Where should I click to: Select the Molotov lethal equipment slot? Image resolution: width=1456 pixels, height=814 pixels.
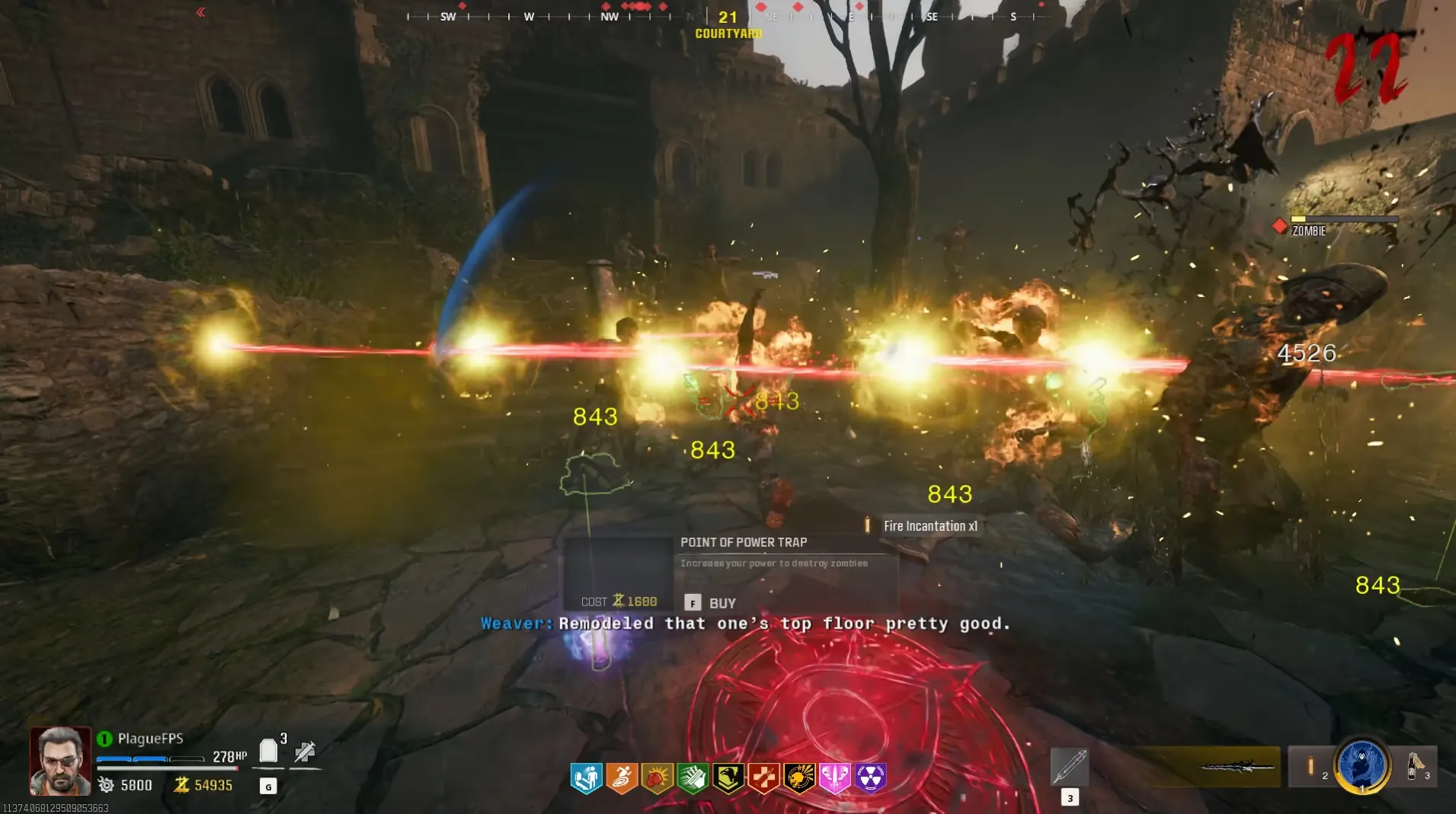(x=1416, y=765)
